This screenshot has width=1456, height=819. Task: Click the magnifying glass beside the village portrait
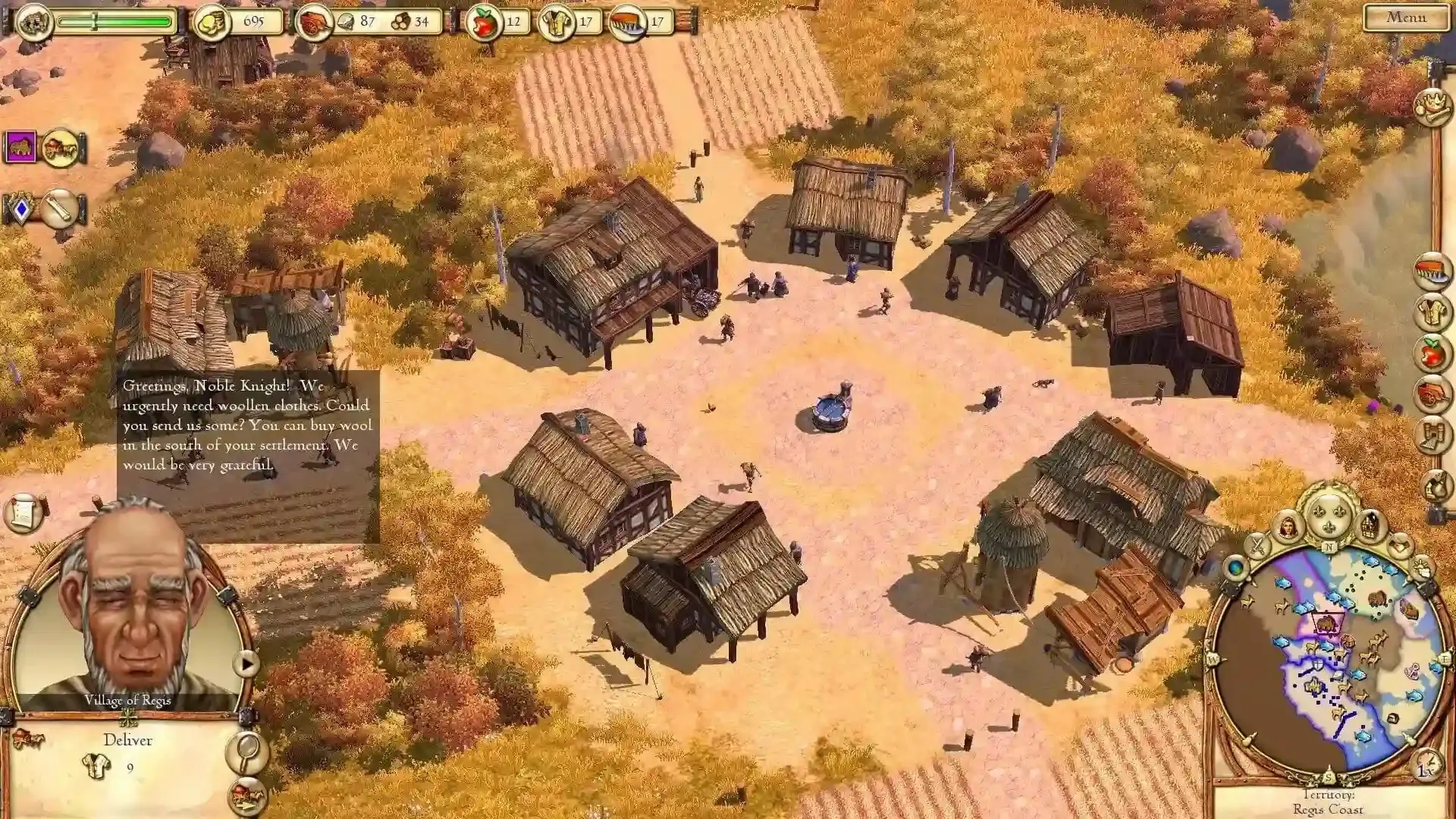point(246,752)
